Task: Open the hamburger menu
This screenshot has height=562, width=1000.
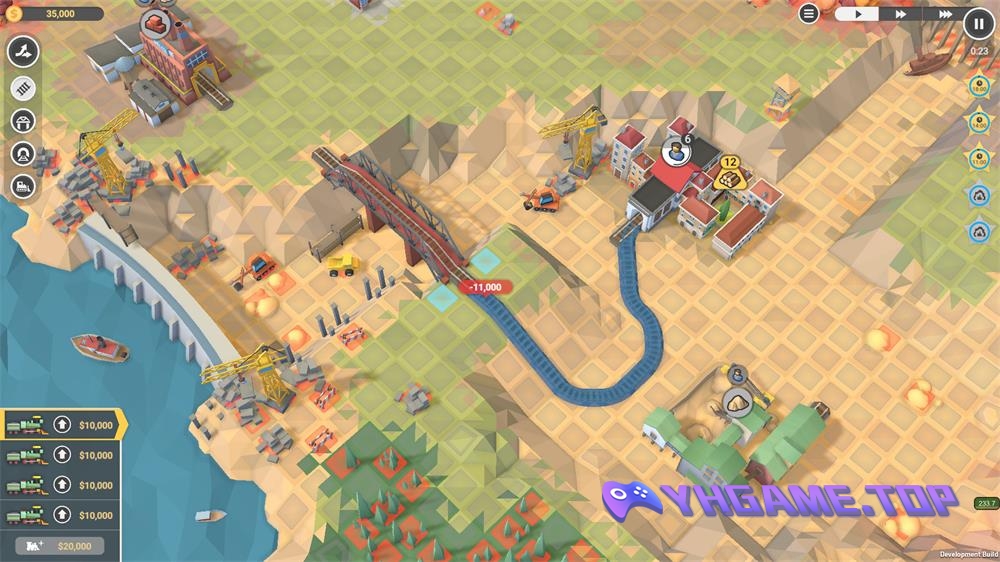Action: click(x=809, y=13)
